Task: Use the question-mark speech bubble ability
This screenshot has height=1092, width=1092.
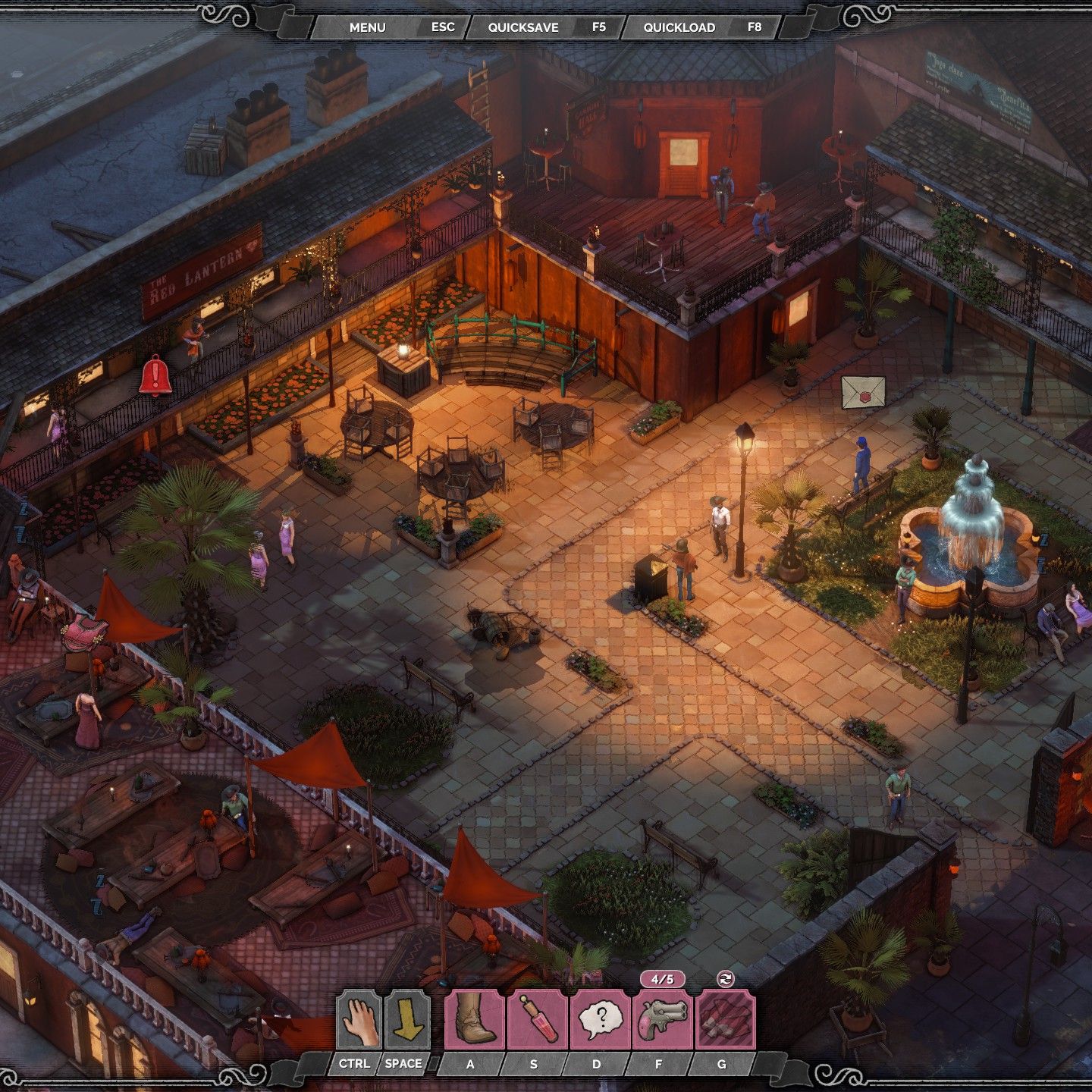Action: click(601, 1021)
